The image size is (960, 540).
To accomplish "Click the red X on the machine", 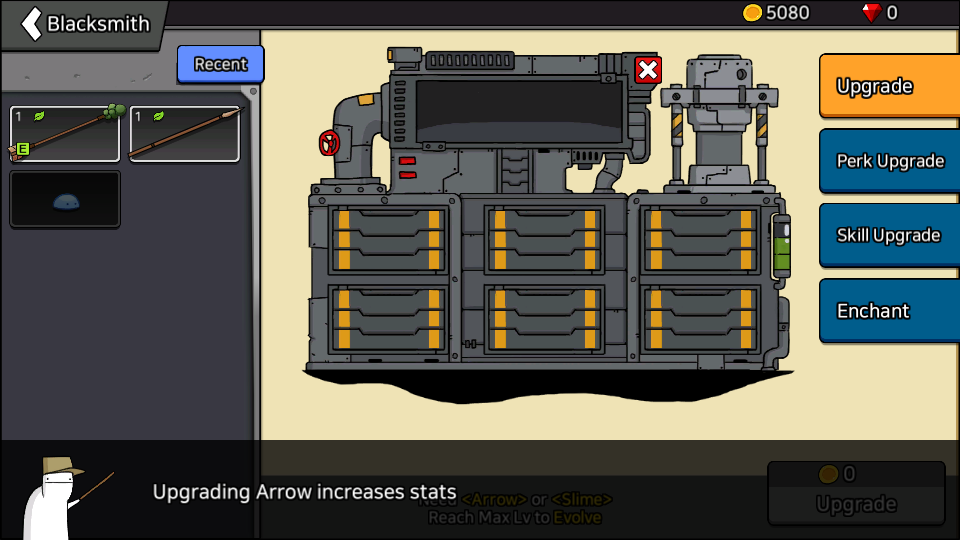I will [x=648, y=70].
